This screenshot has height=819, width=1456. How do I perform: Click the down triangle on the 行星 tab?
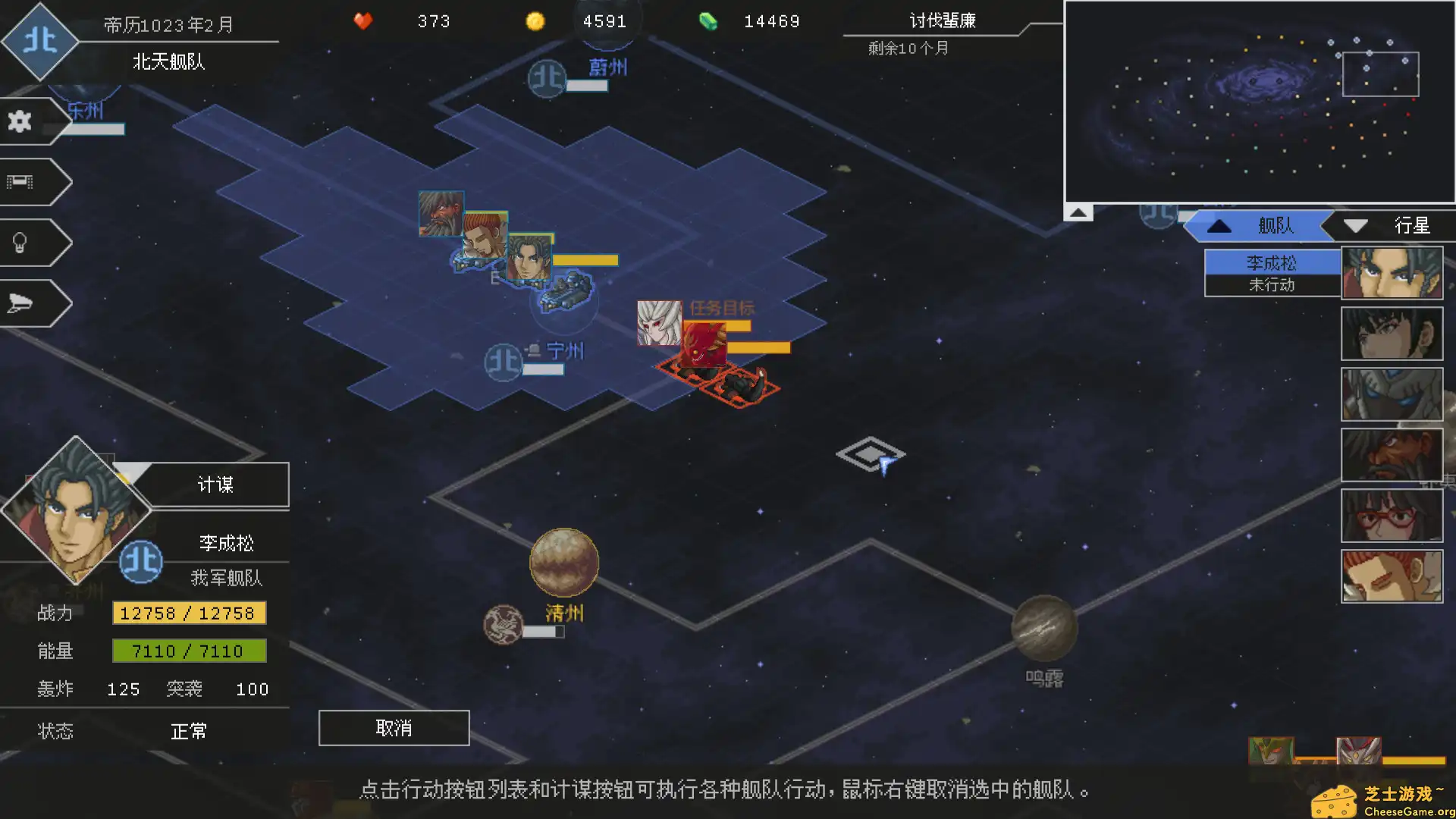[x=1356, y=225]
